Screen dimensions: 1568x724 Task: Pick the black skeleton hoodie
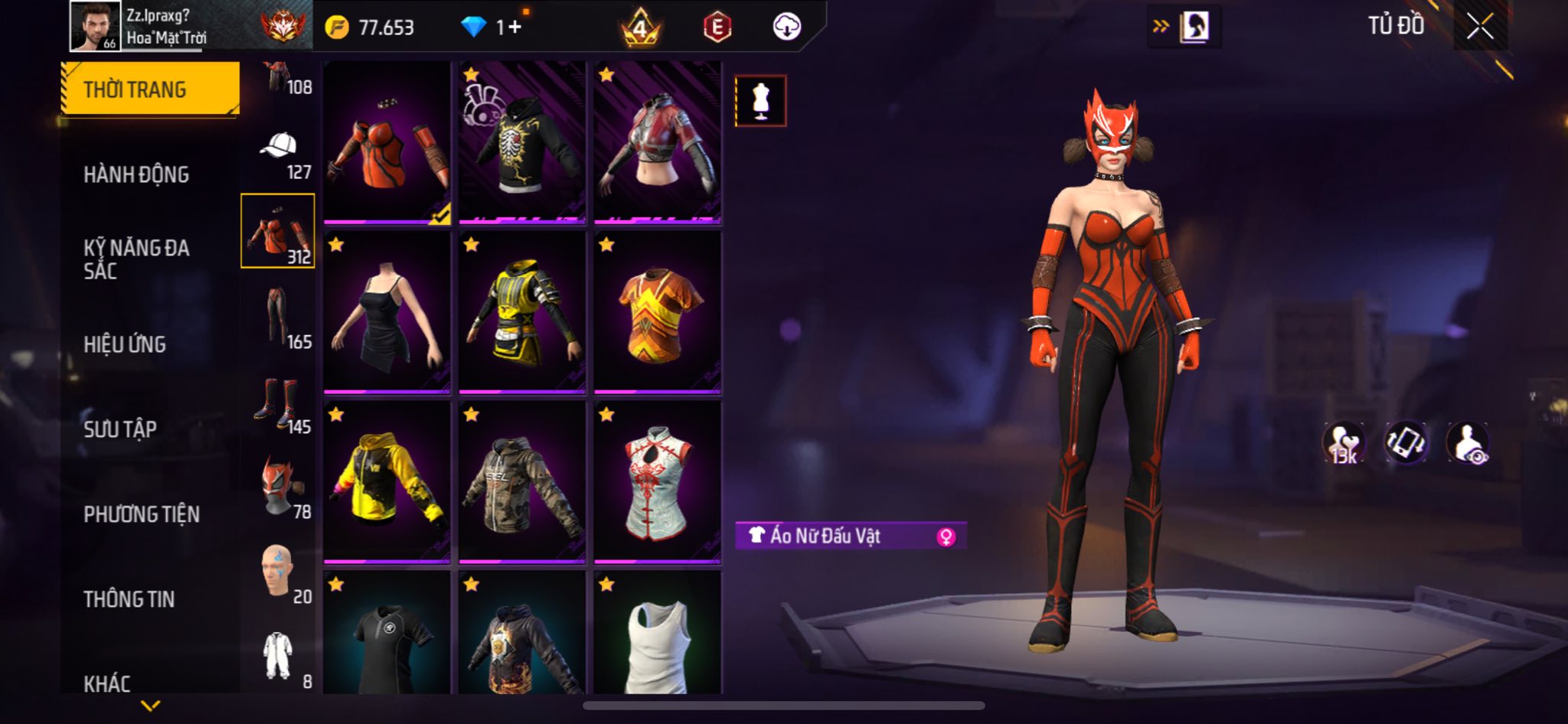[x=522, y=143]
